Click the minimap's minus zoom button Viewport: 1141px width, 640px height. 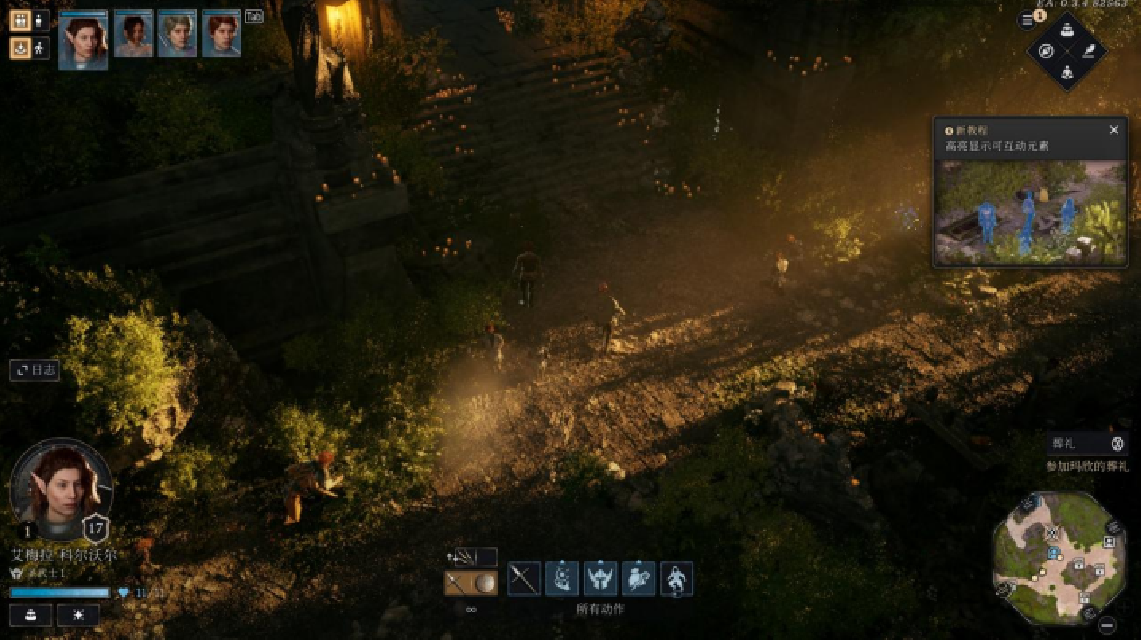1107,626
